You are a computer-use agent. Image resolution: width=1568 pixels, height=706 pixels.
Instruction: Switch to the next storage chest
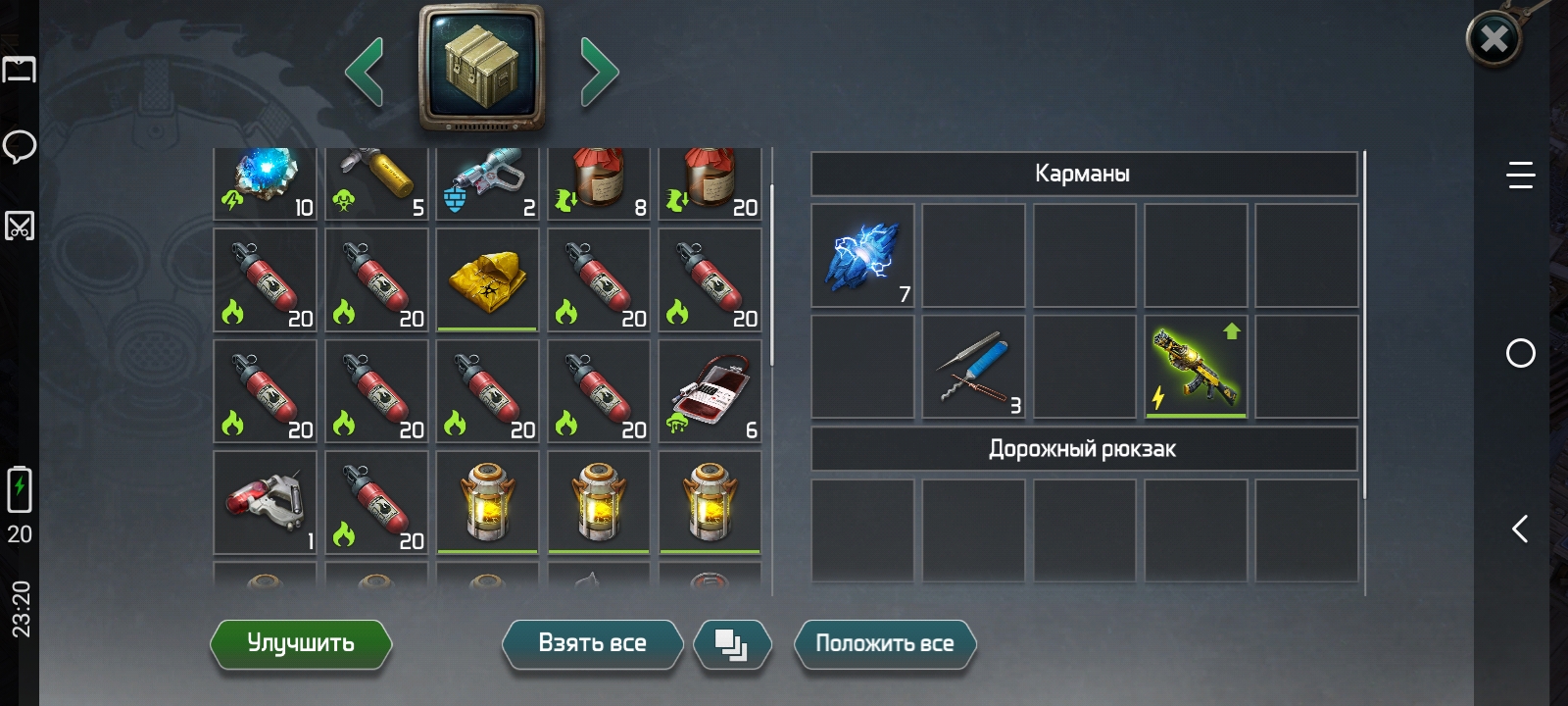599,72
